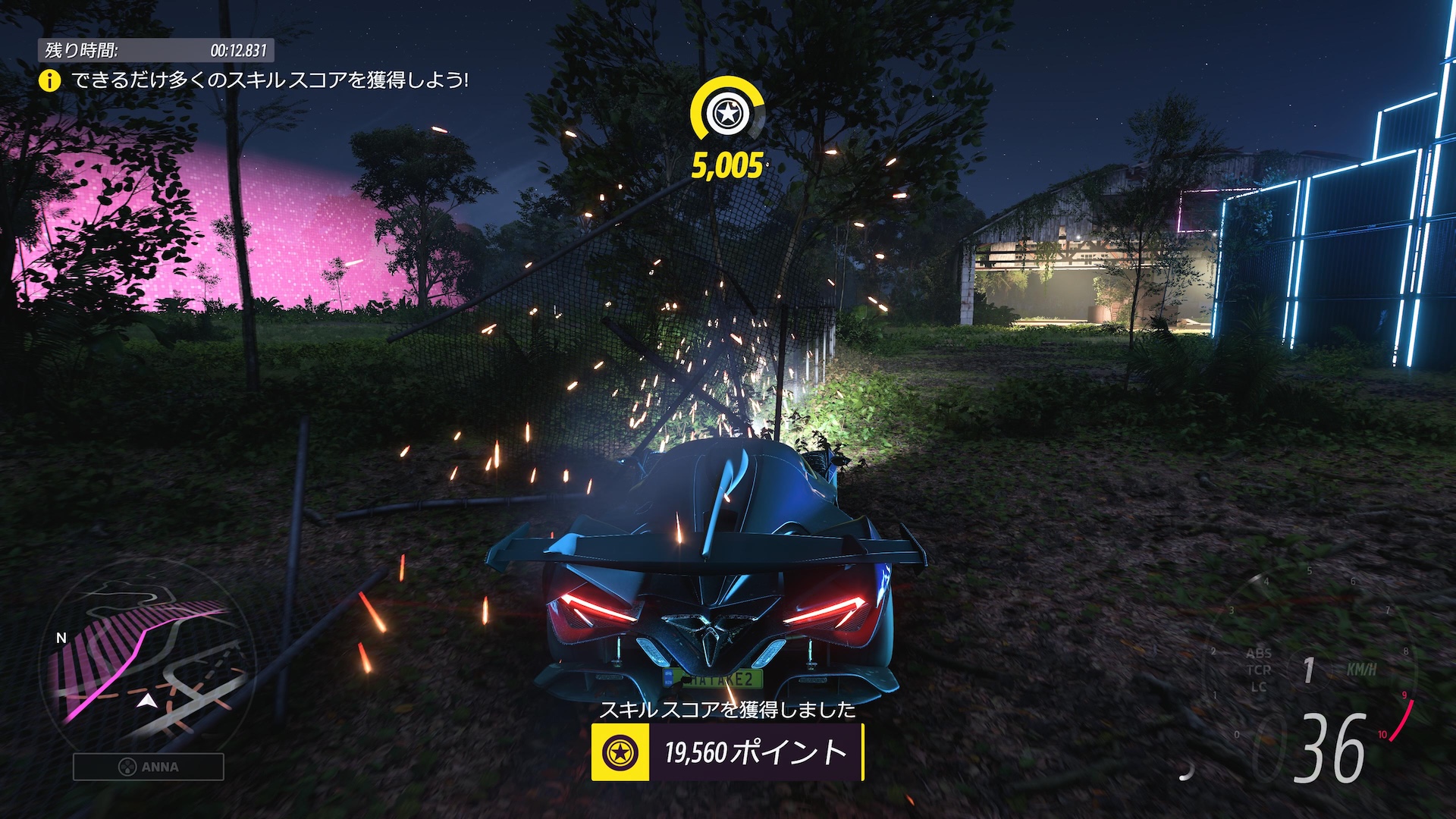Click the red tachometer redline arc

tap(1404, 720)
